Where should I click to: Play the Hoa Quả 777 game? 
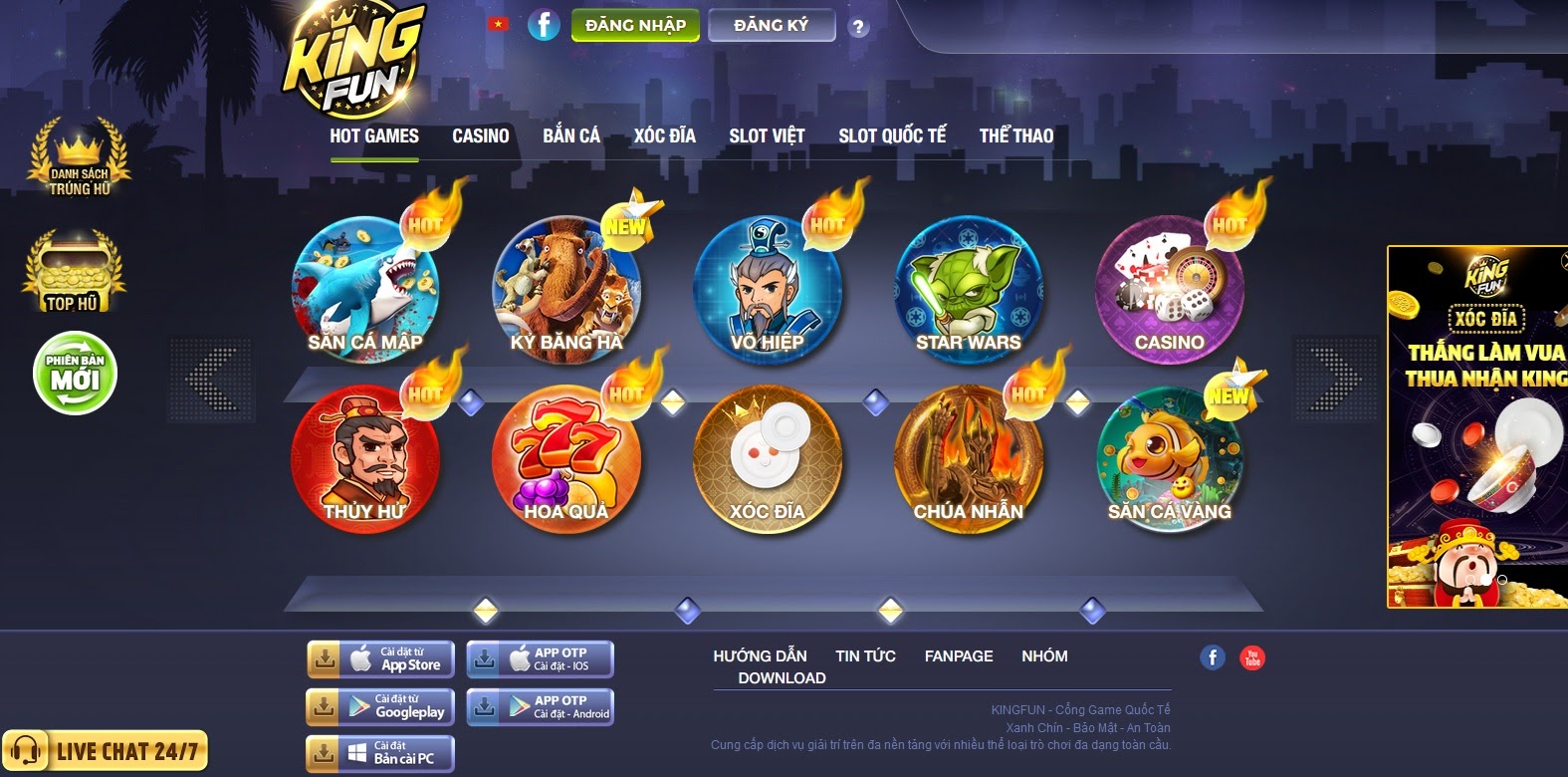coord(566,458)
